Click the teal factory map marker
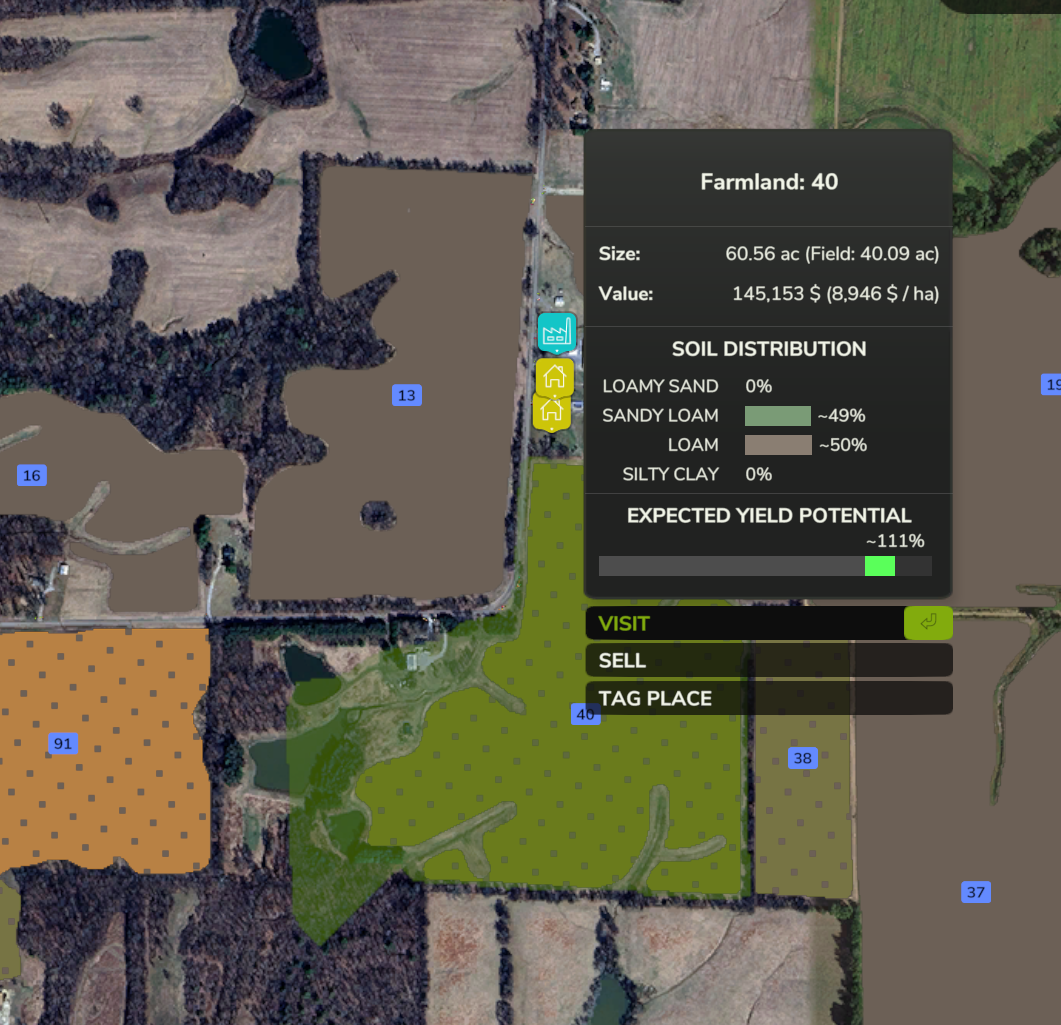The width and height of the screenshot is (1061, 1025). pos(557,332)
